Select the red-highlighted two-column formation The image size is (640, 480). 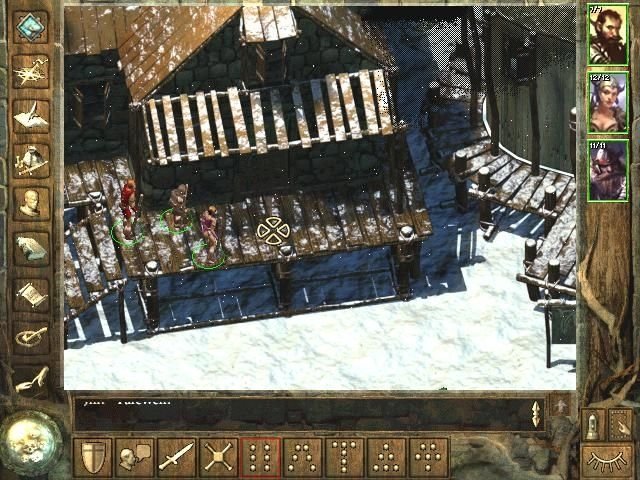(259, 458)
